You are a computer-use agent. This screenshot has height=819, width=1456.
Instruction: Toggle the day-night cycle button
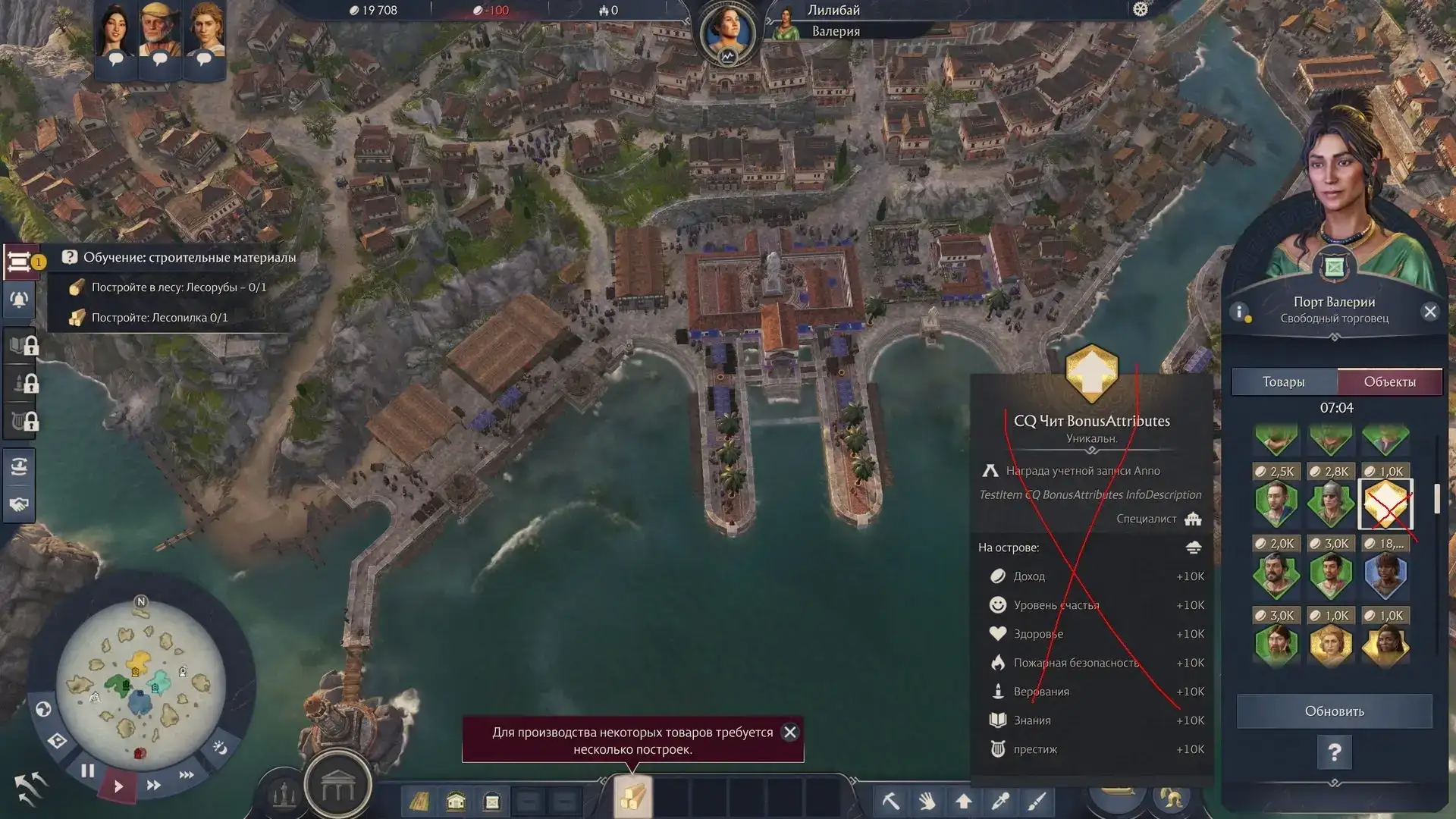coord(220,748)
